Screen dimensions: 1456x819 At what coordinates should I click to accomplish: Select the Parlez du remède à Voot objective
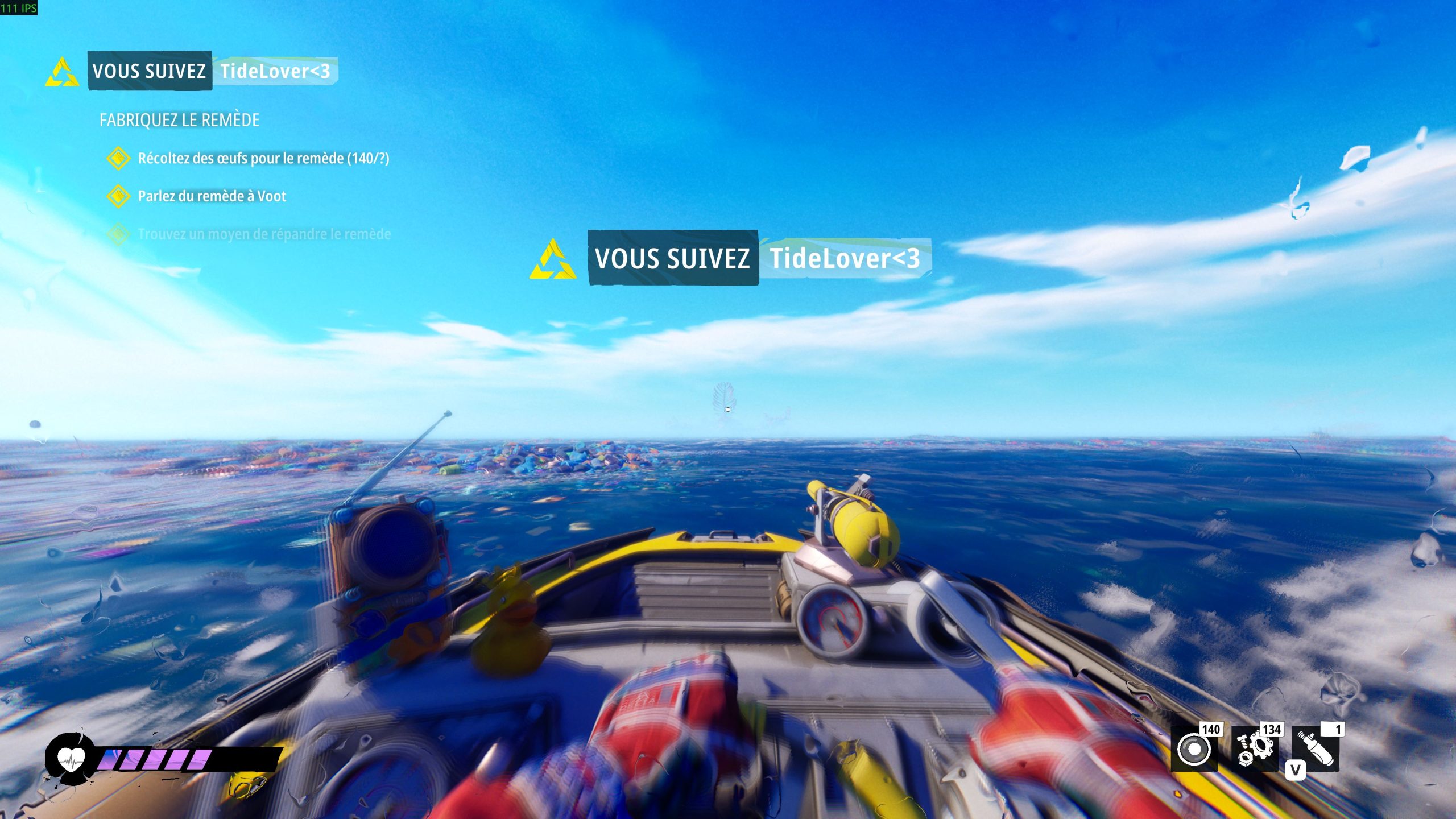(212, 196)
